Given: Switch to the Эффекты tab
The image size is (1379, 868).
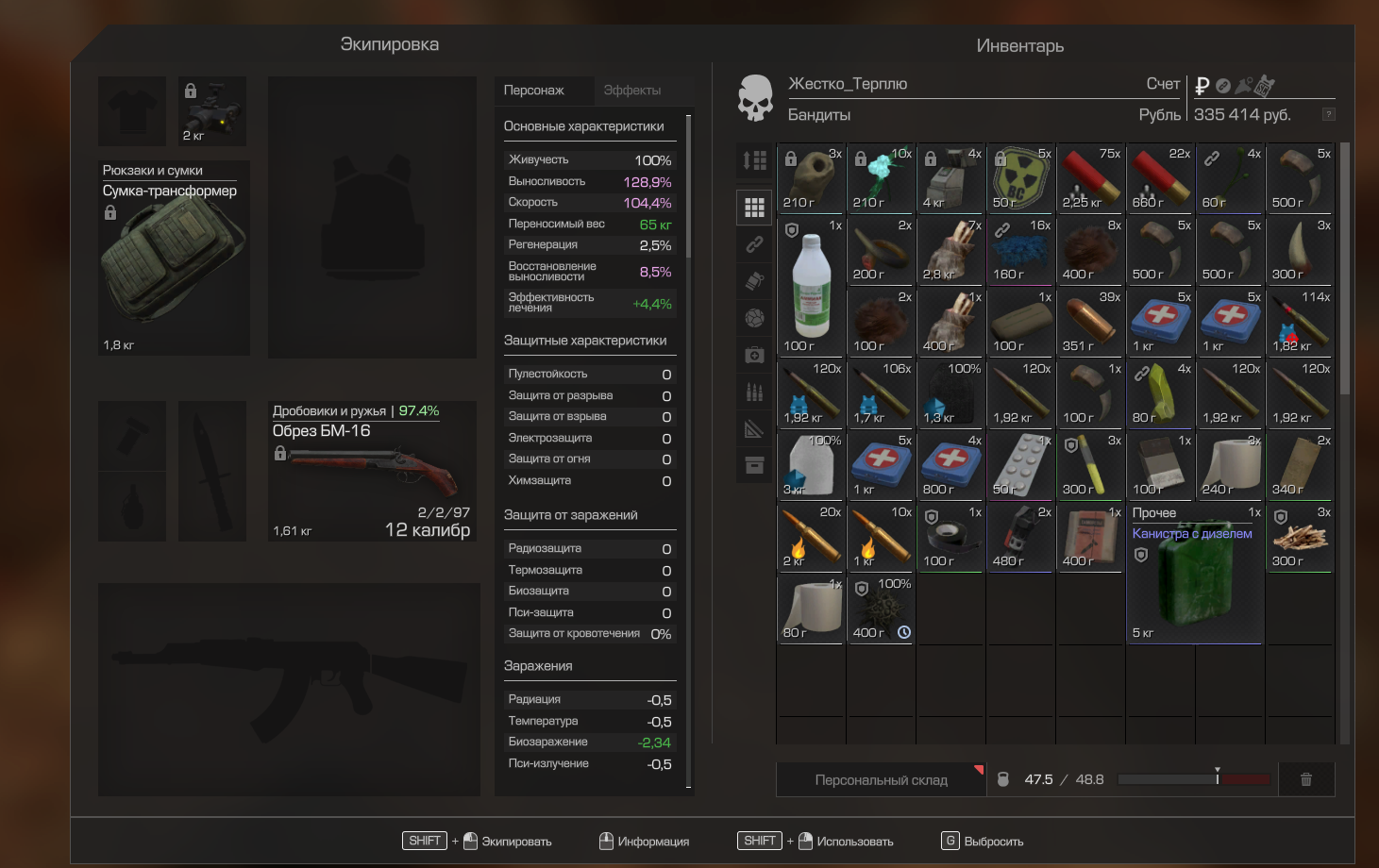Looking at the screenshot, I should click(631, 91).
